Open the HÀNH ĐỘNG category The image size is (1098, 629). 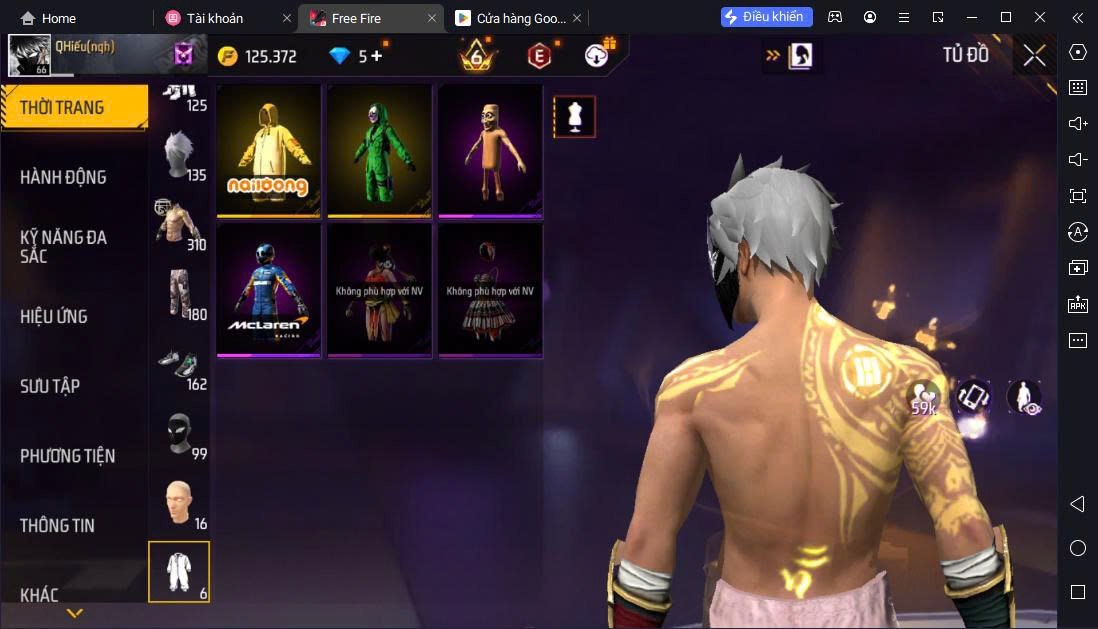pos(63,177)
